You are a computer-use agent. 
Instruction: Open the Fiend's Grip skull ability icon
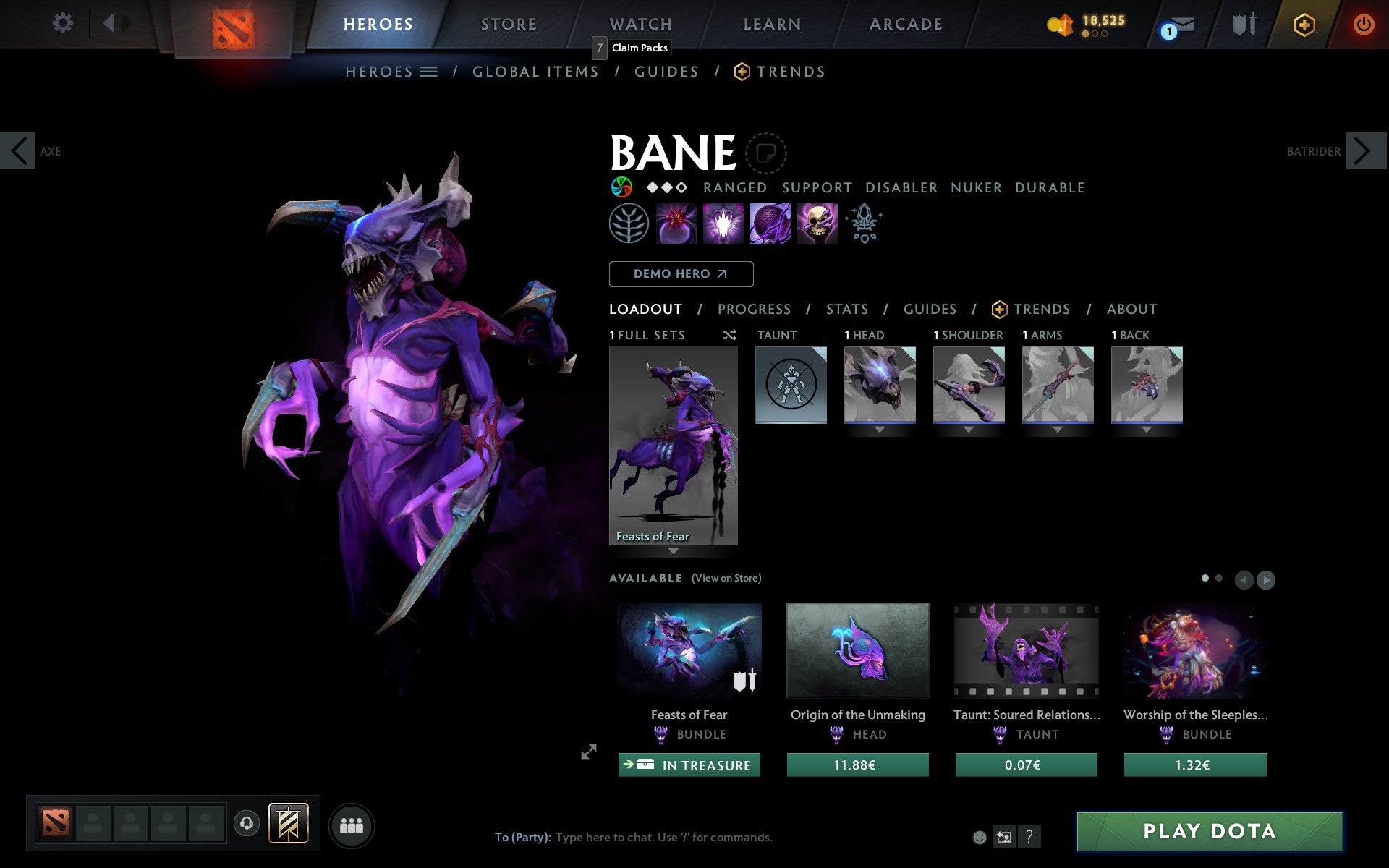tap(817, 224)
